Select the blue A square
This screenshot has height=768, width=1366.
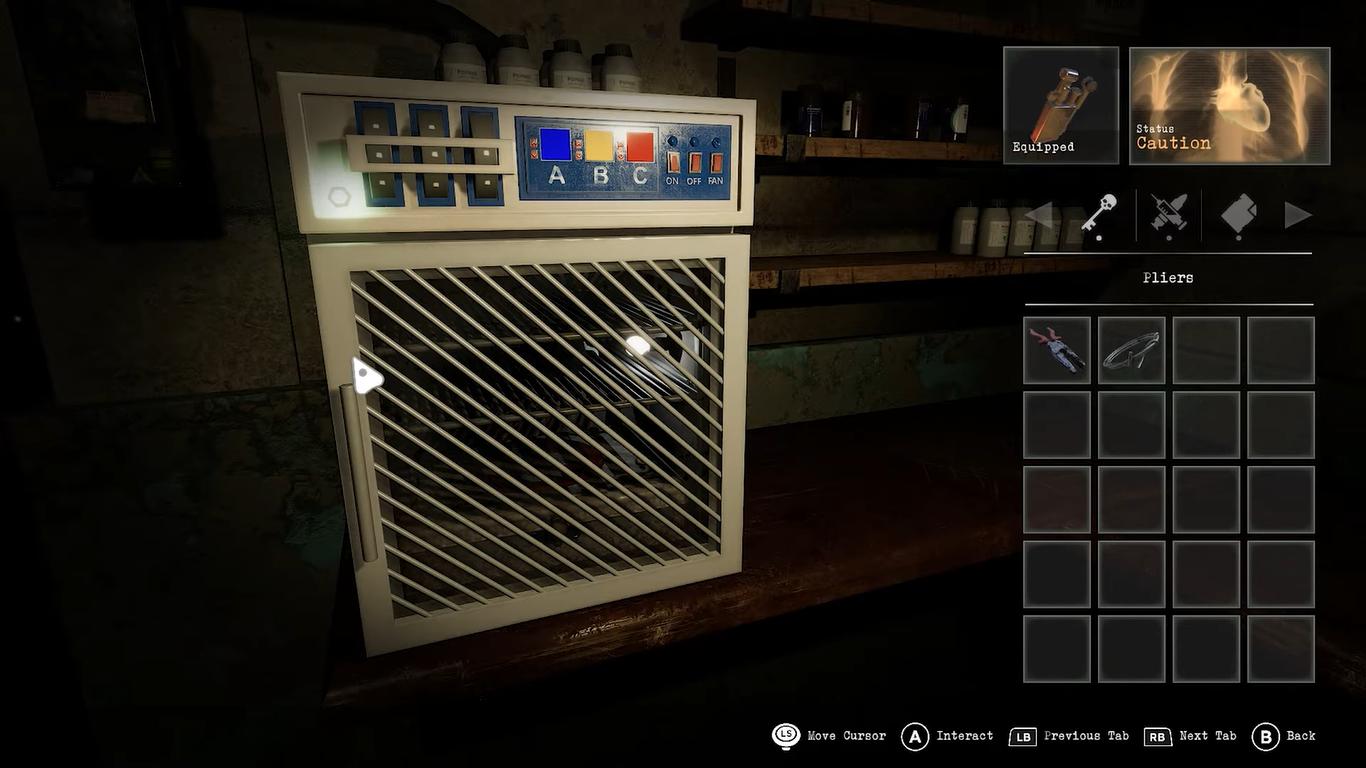coord(555,145)
